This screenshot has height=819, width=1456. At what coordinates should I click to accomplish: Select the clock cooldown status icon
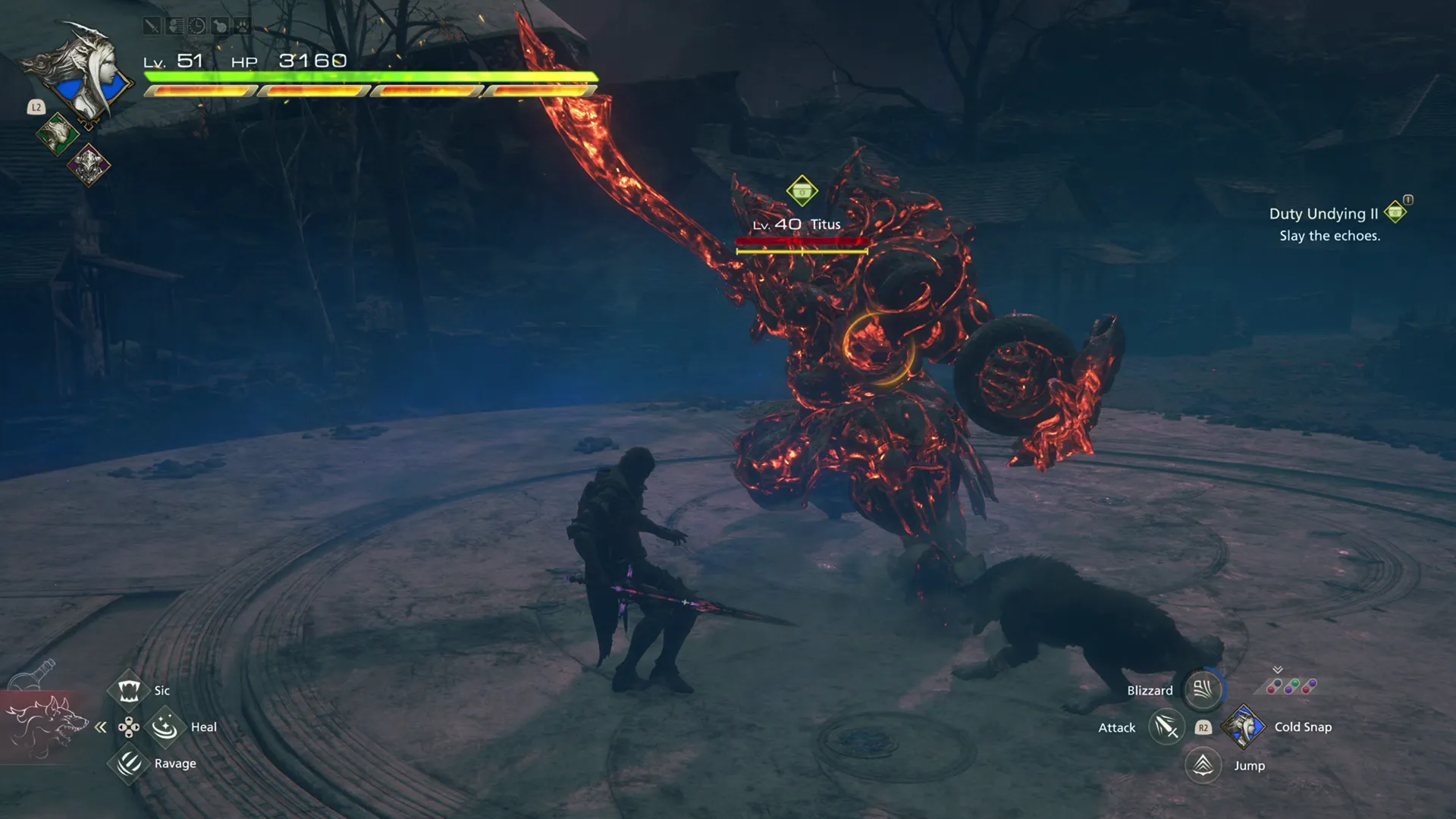tap(199, 25)
